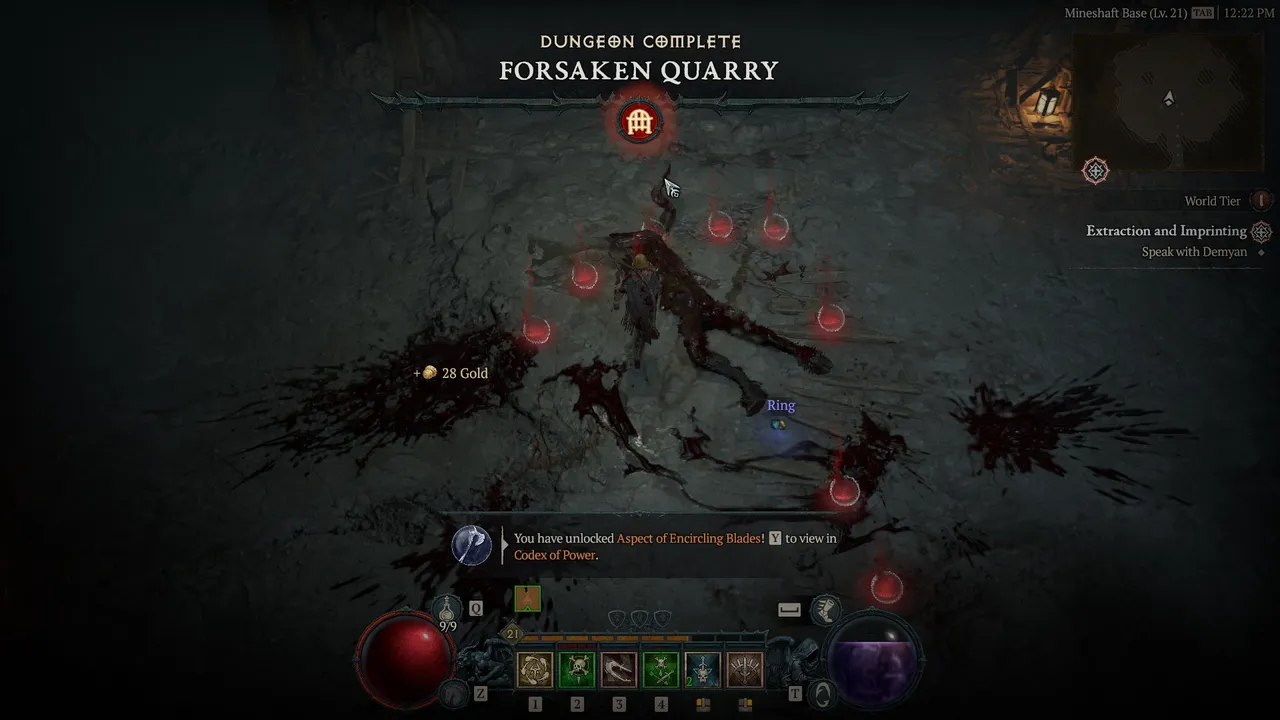Click the Ring item label on the ground
The height and width of the screenshot is (720, 1280).
pos(781,406)
